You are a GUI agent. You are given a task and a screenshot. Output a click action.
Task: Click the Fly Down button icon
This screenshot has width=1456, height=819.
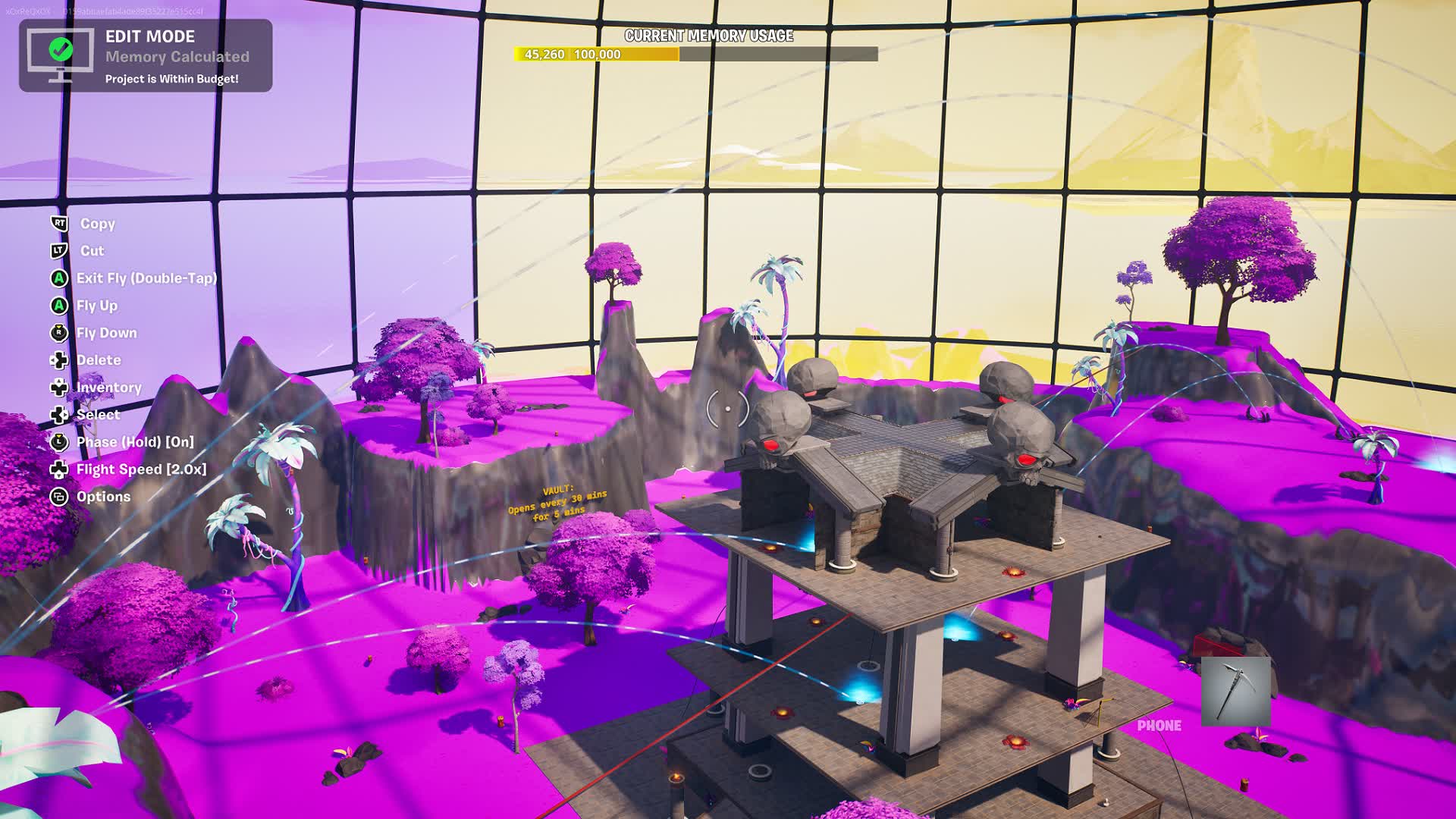coord(59,333)
